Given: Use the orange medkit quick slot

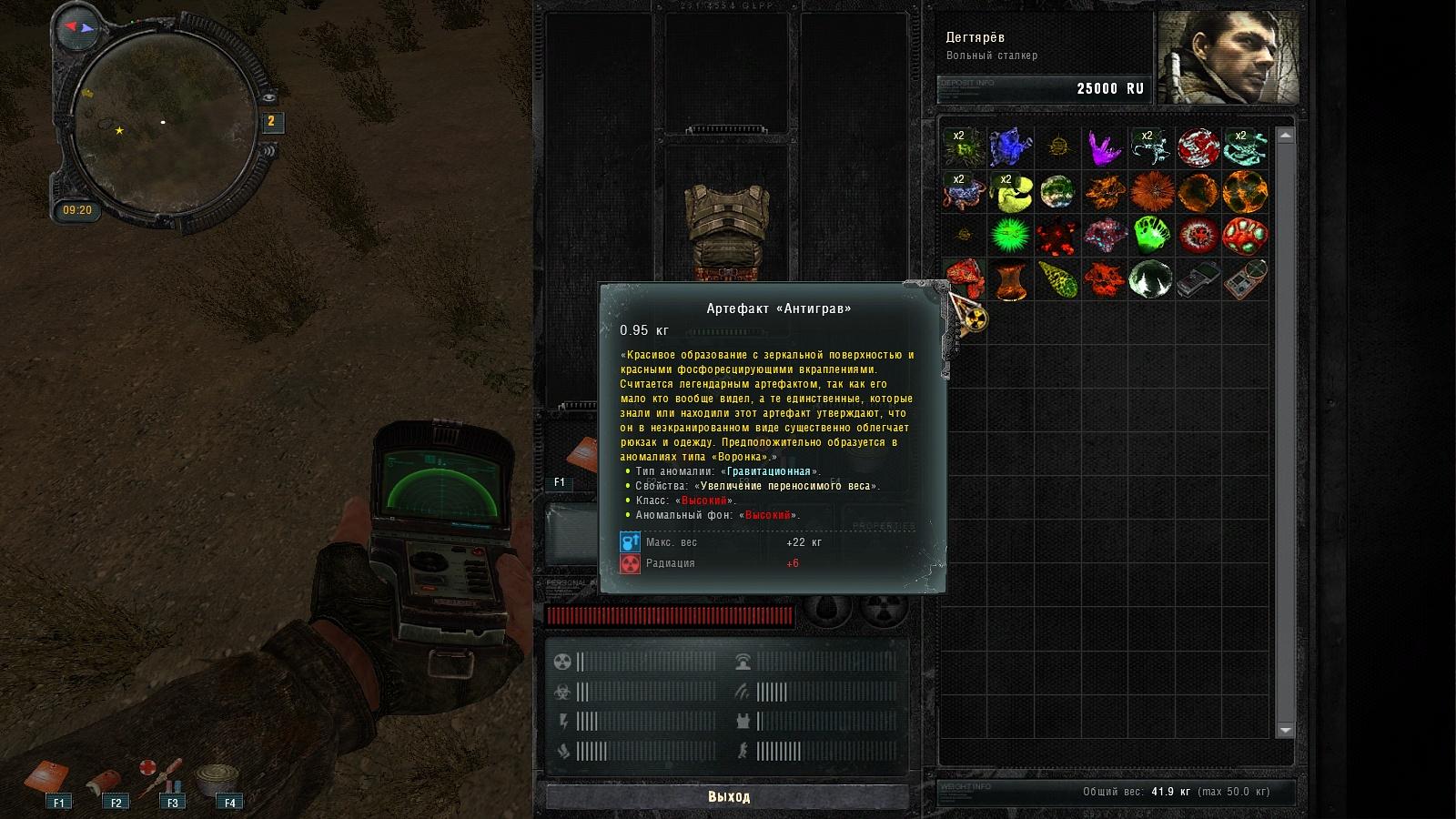Looking at the screenshot, I should [x=47, y=778].
